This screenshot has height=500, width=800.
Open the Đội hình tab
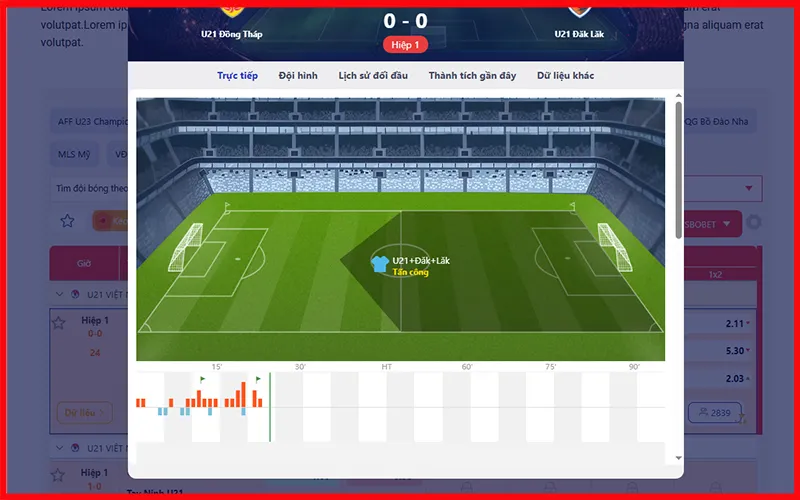point(298,76)
